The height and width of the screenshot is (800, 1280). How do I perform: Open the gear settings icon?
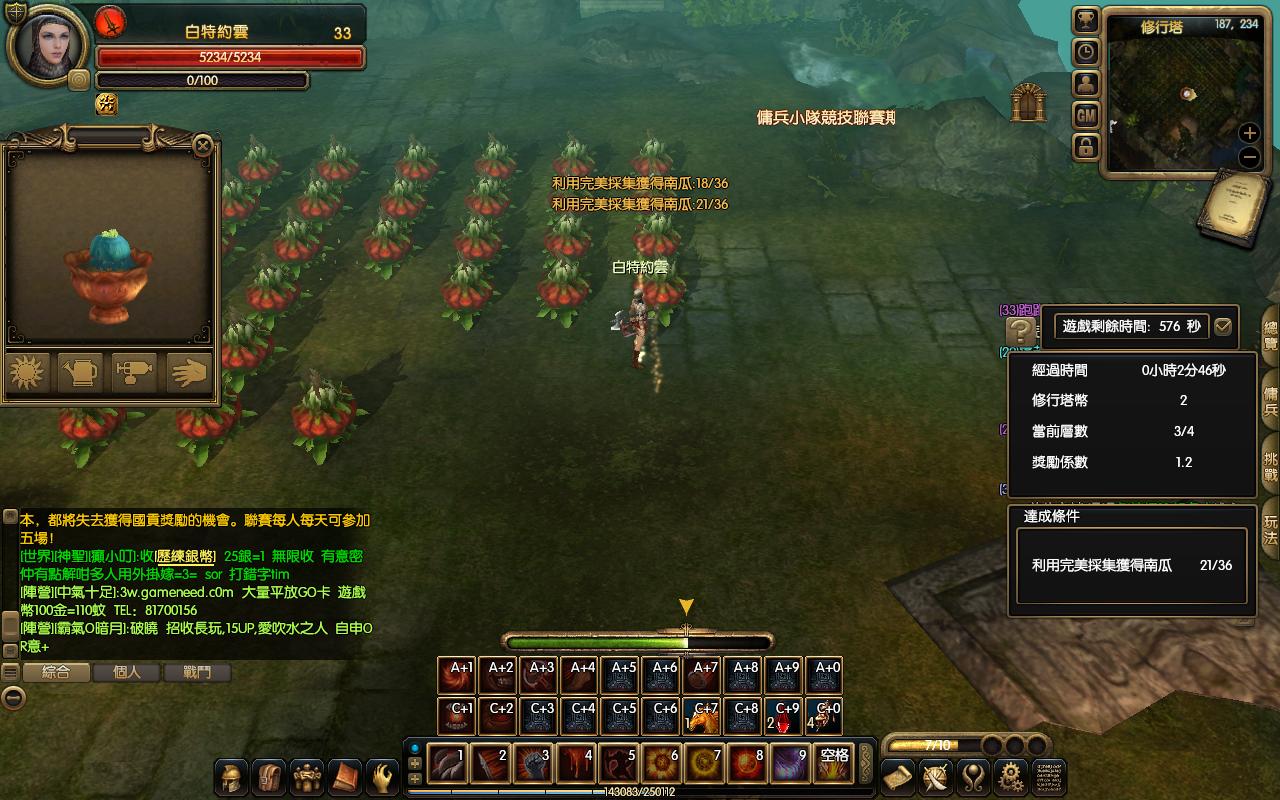click(x=1011, y=776)
